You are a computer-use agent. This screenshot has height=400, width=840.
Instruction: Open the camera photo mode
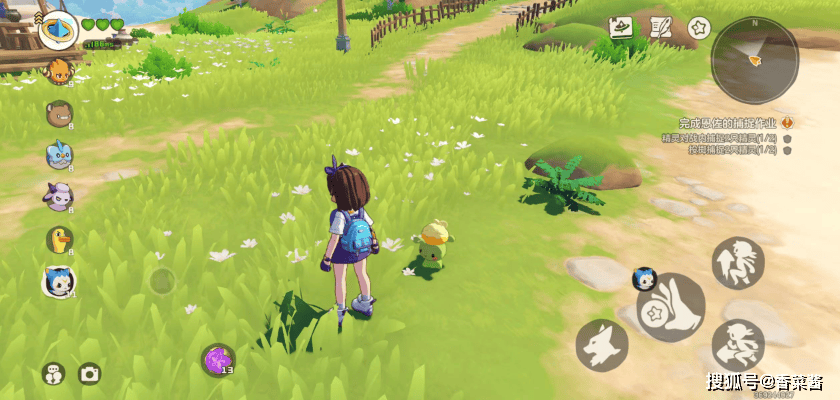point(89,374)
